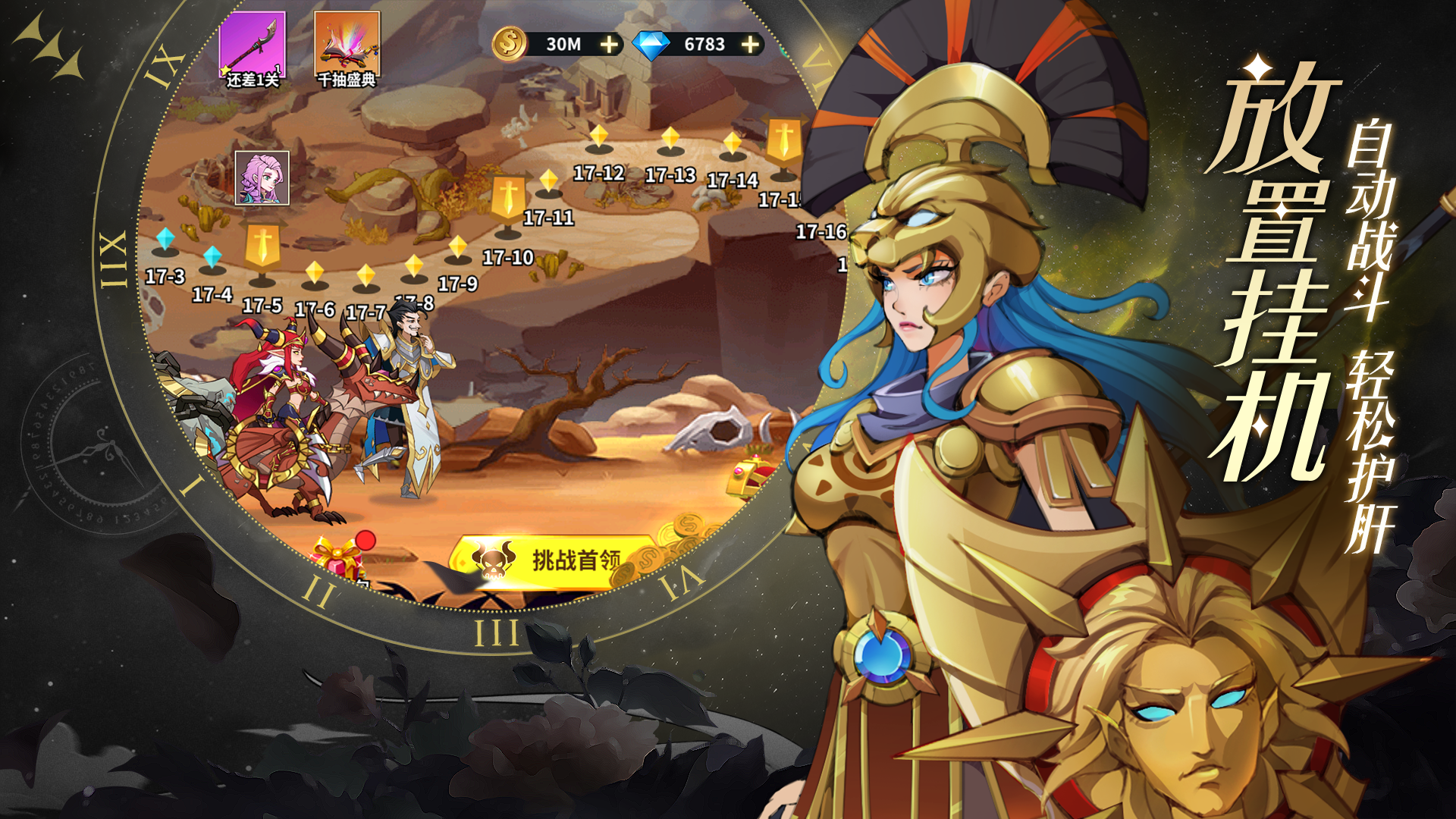Select the 17-4 blue diamond stage

(212, 258)
